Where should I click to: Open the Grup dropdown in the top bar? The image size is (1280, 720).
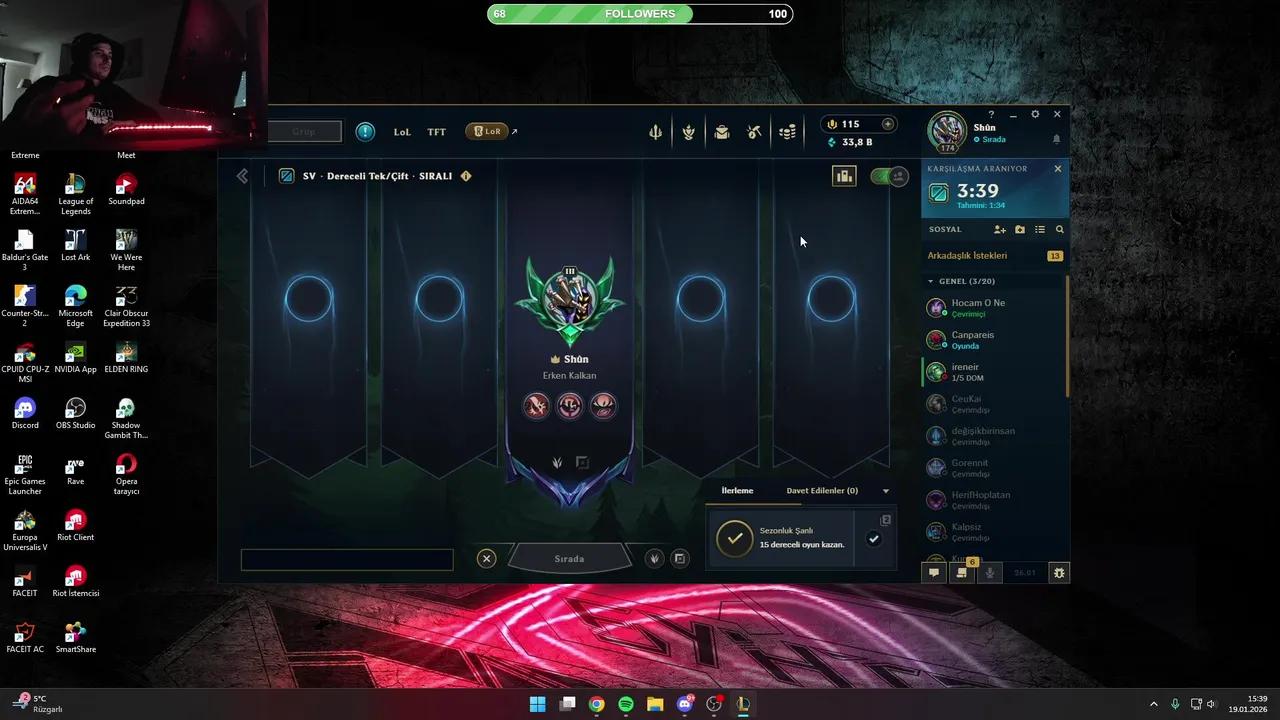click(x=304, y=131)
